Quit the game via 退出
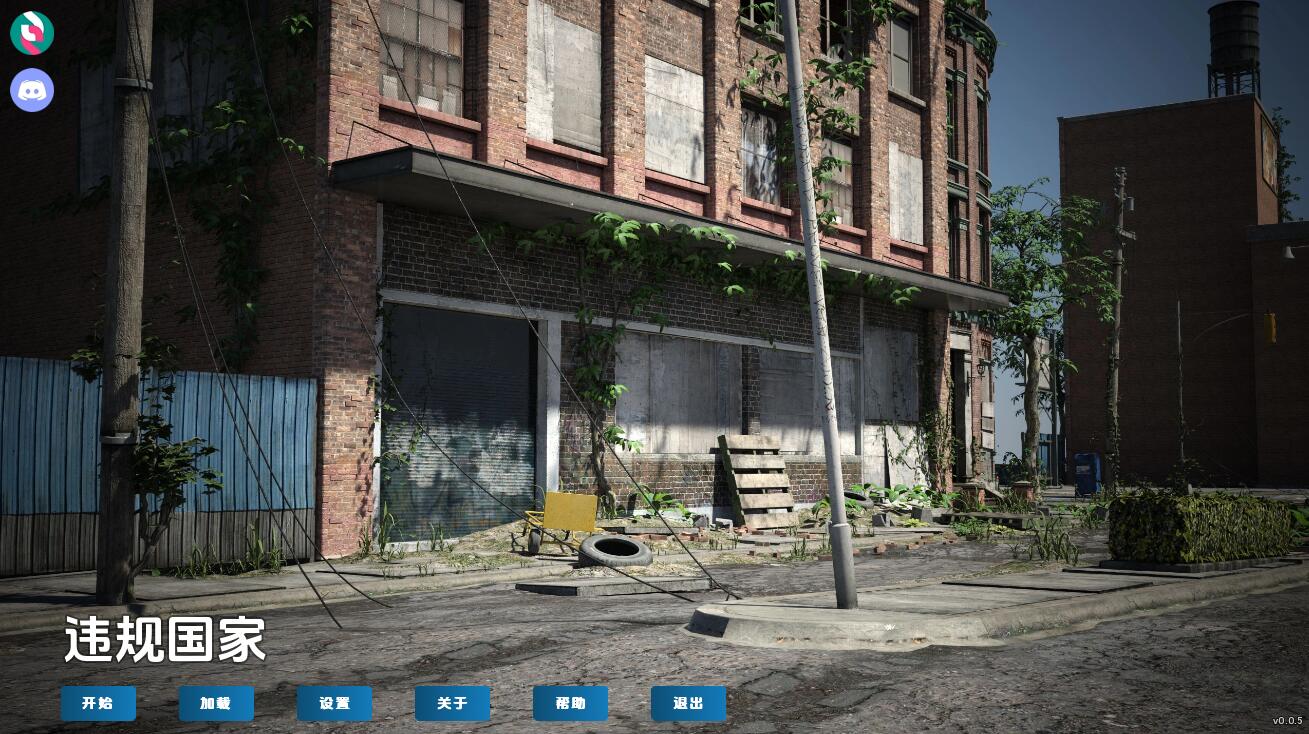The image size is (1309, 734). coord(688,703)
